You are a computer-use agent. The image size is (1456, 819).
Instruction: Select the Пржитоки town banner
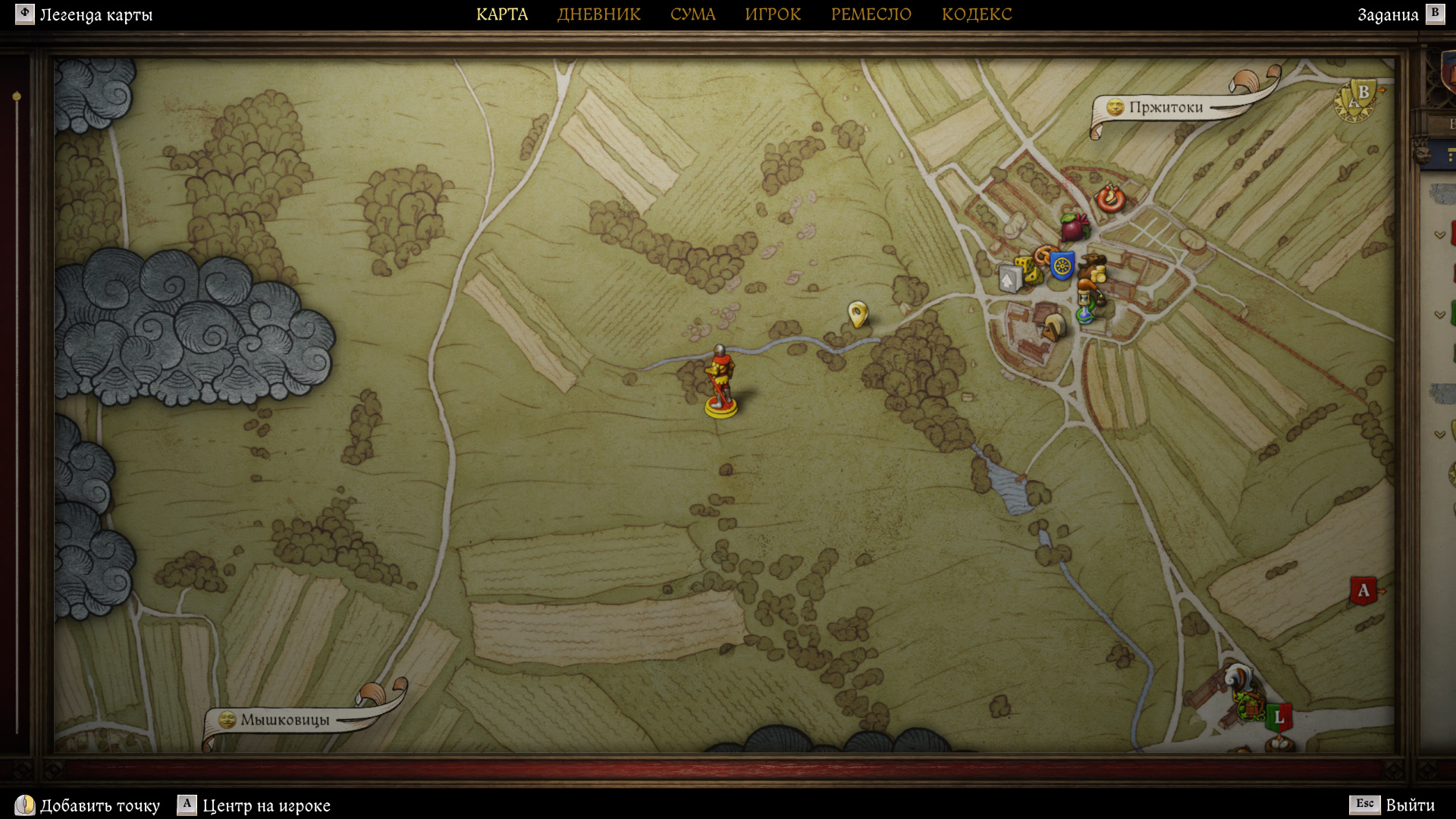tap(1165, 108)
